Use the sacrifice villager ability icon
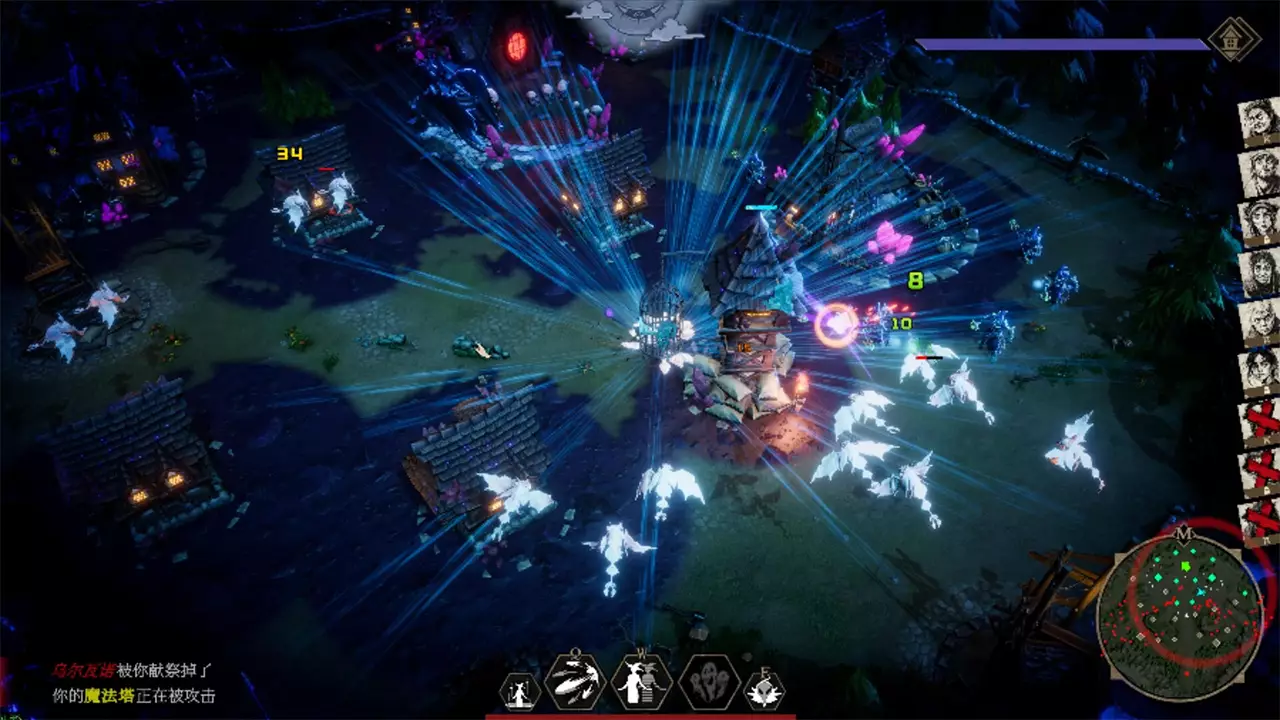1280x720 pixels. point(641,683)
